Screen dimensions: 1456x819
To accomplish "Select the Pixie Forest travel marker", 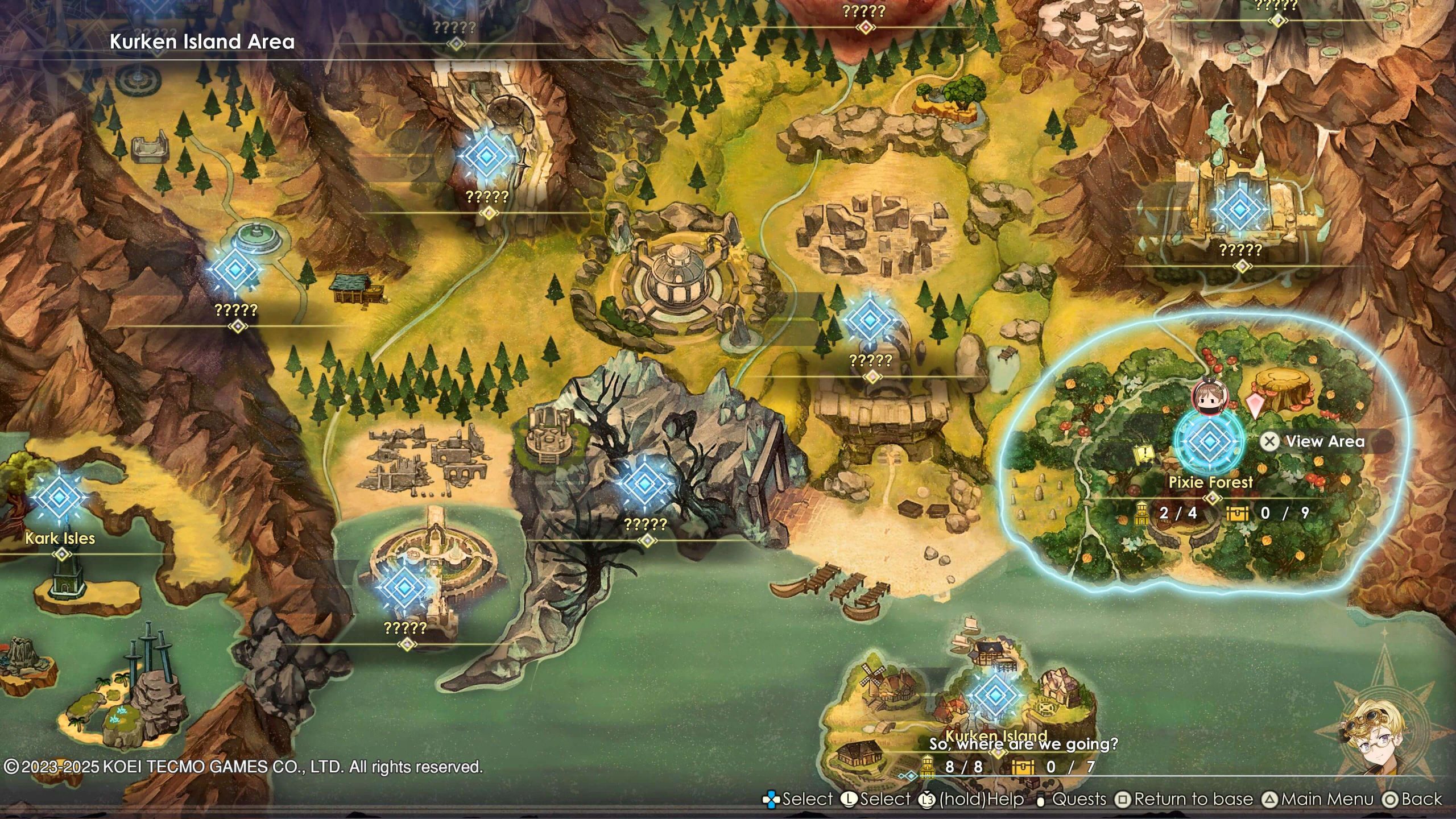I will click(1208, 440).
